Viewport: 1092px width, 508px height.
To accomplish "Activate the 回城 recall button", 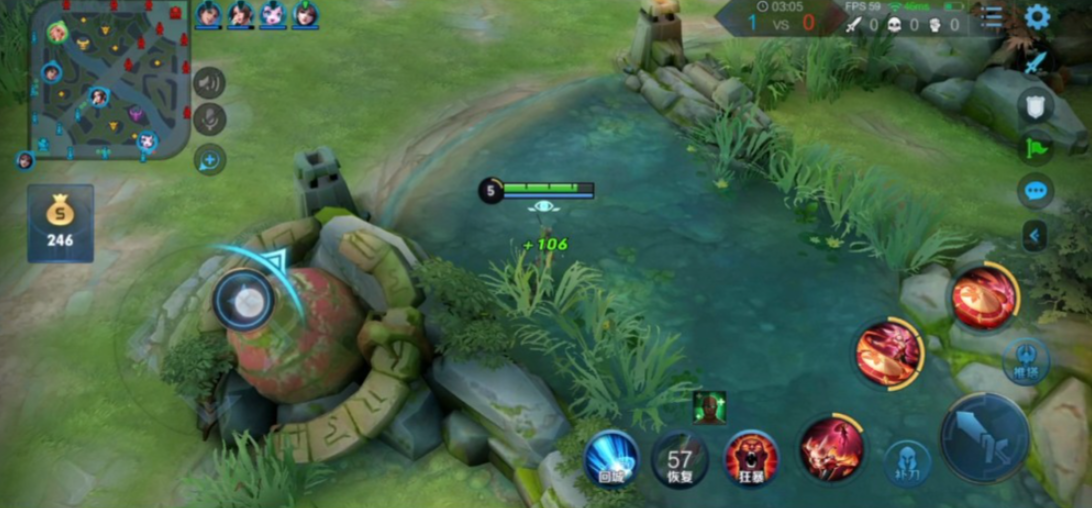I will tap(611, 459).
